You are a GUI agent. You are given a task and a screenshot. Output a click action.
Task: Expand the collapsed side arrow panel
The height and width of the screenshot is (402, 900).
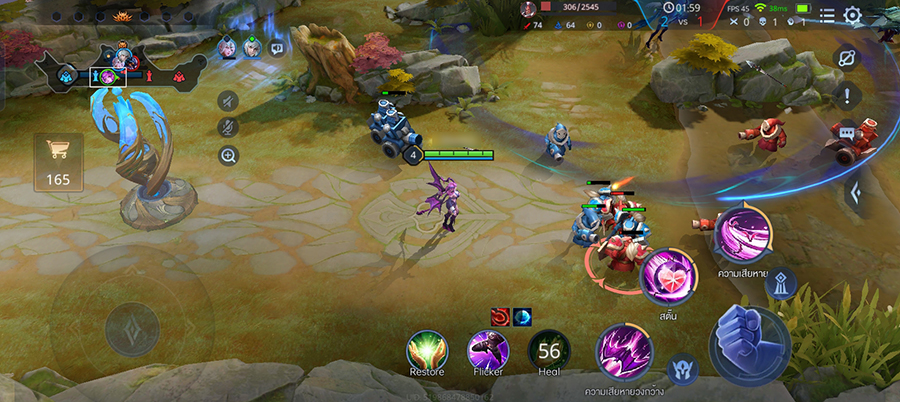855,190
